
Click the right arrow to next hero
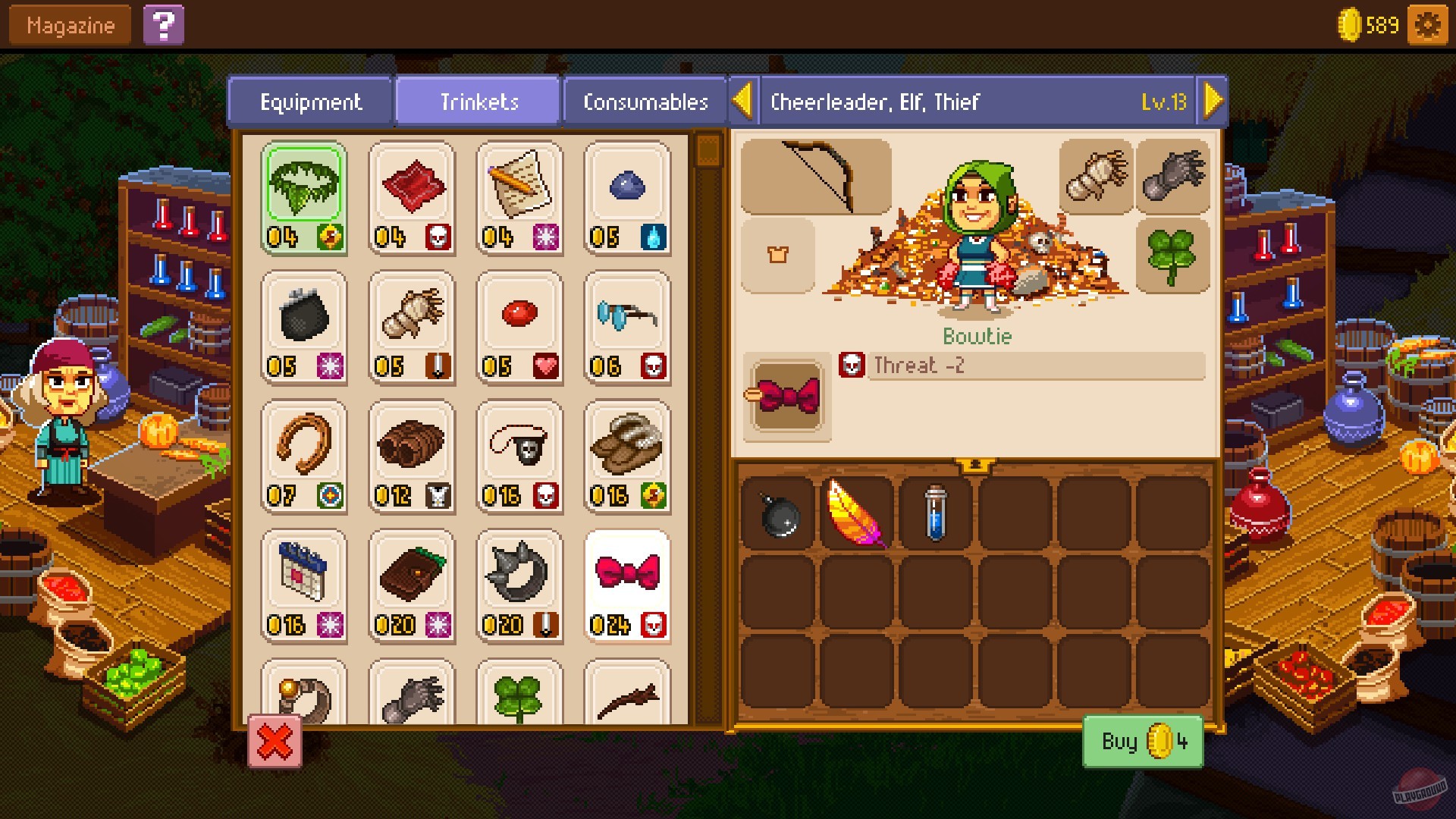[1214, 99]
